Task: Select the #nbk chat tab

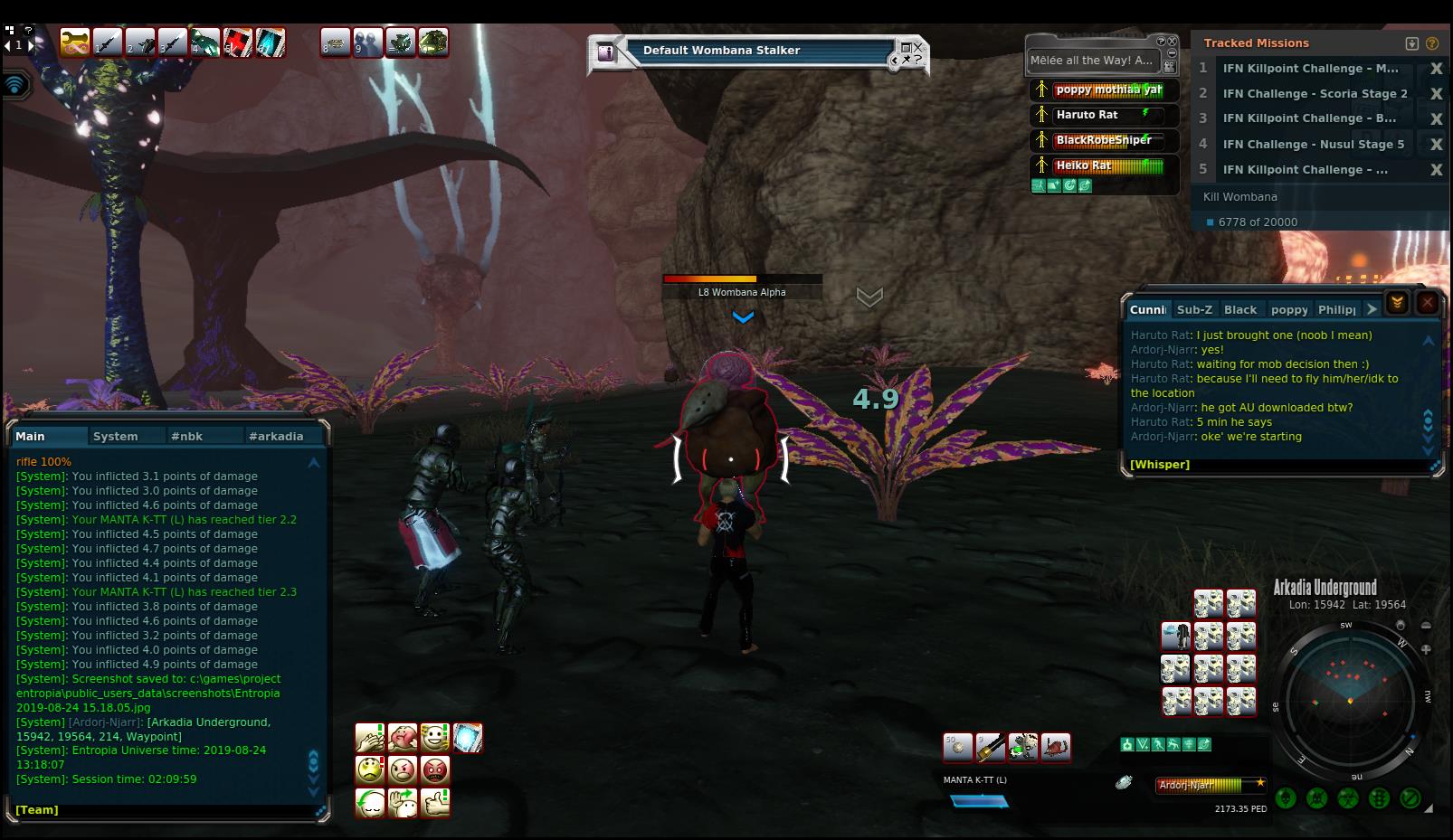Action: tap(186, 436)
